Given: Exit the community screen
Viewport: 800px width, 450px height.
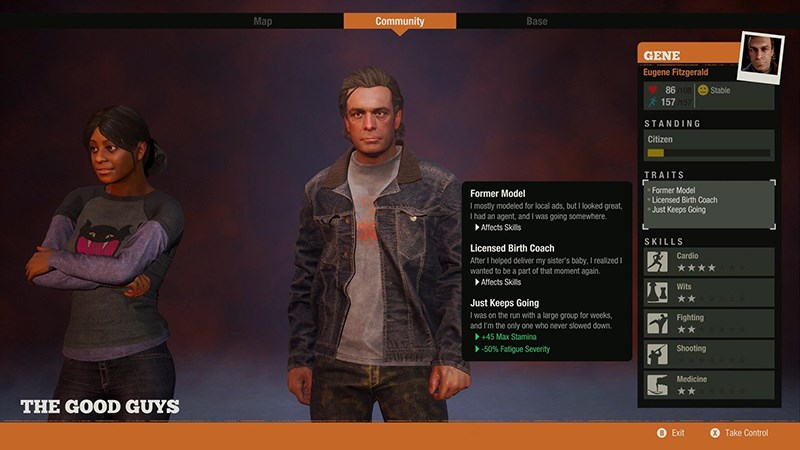Looking at the screenshot, I should tap(672, 433).
